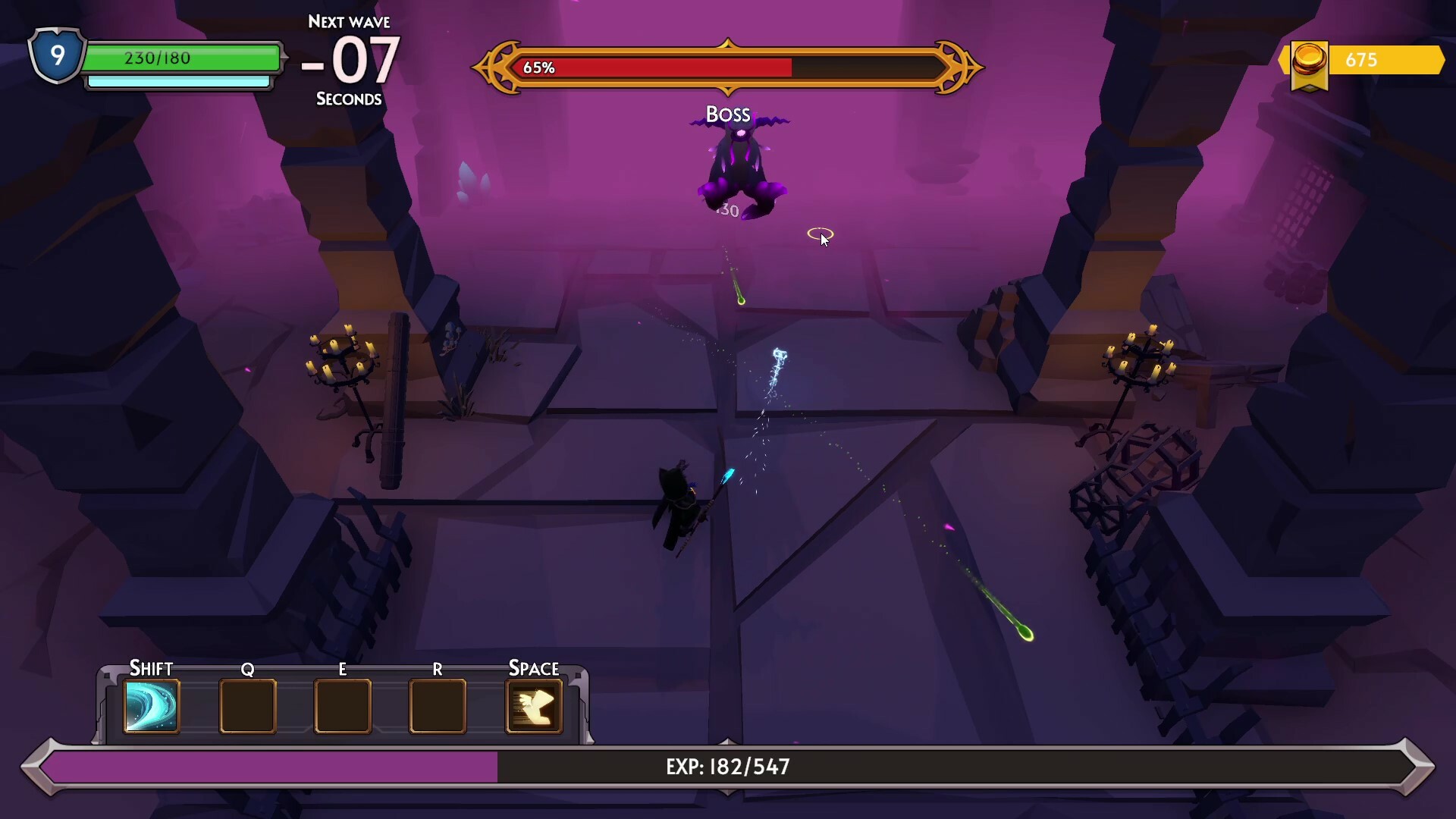1456x819 pixels.
Task: Click the level 9 shield emblem
Action: pos(56,55)
